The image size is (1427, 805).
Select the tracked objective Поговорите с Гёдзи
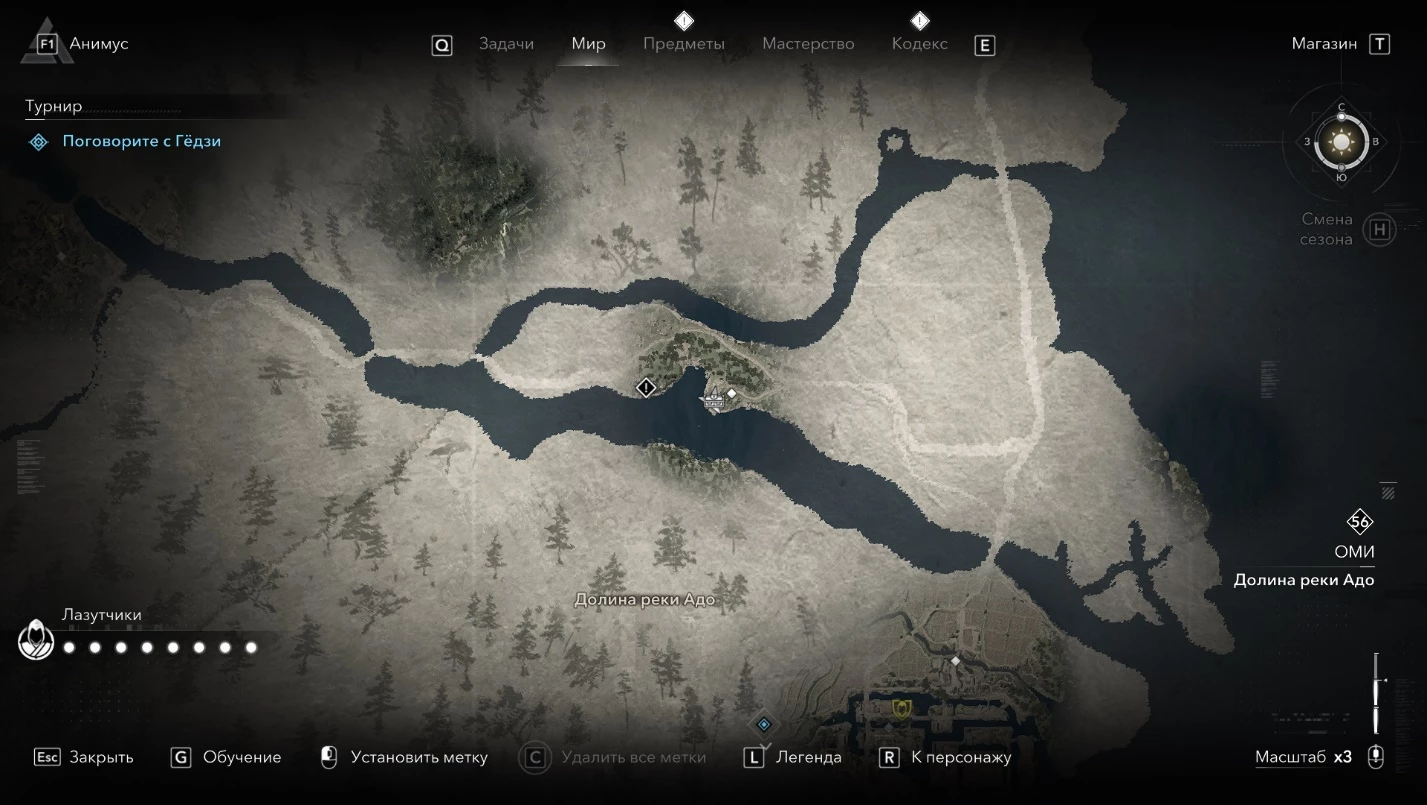[141, 141]
